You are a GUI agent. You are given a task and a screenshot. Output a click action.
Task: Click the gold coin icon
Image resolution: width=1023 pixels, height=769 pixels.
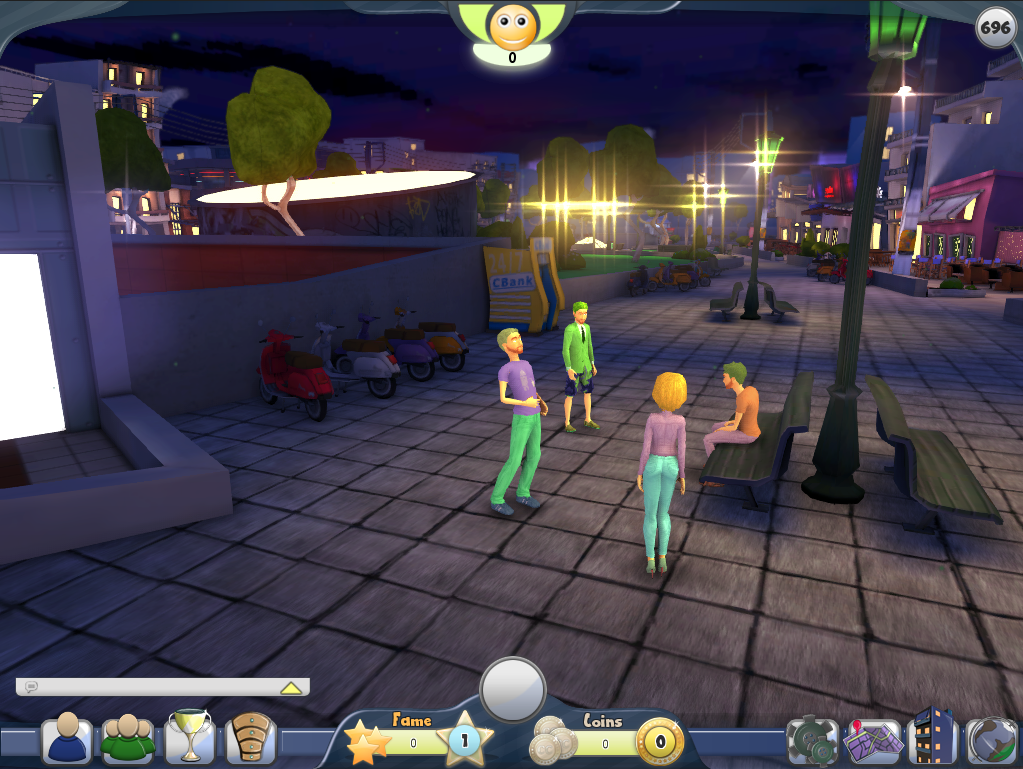pos(660,743)
